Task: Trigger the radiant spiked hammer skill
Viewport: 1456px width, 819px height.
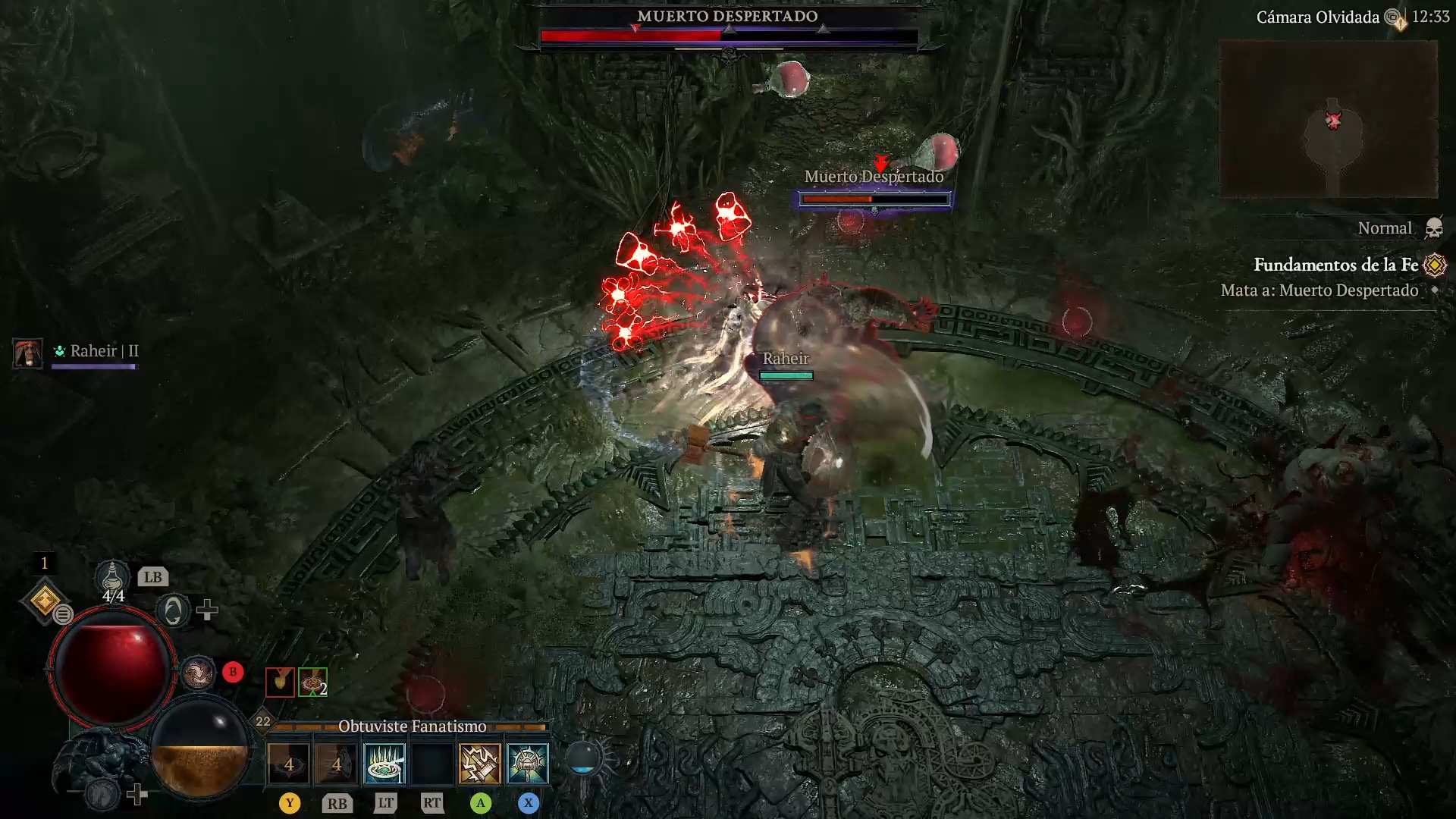Action: pos(528,762)
